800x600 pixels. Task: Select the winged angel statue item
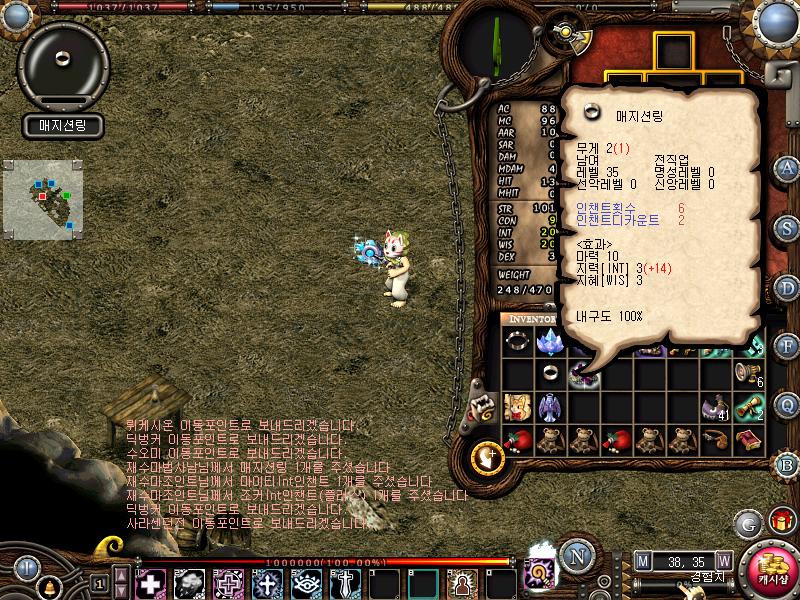pos(551,406)
